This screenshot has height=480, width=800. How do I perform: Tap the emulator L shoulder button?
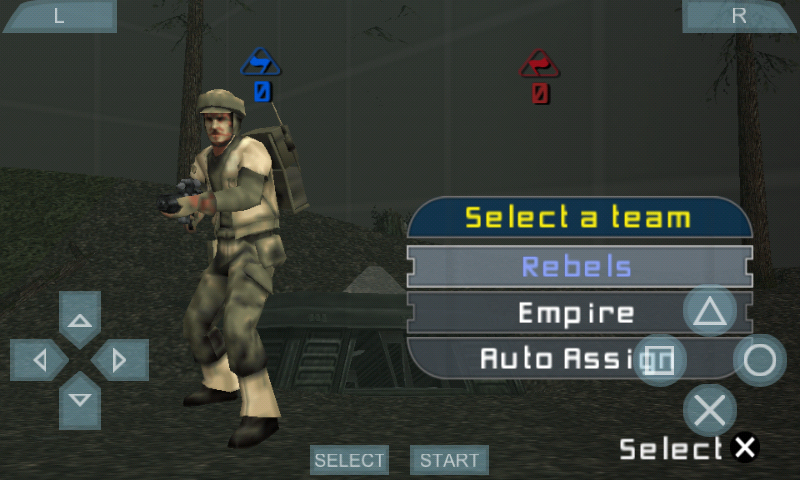click(x=58, y=16)
